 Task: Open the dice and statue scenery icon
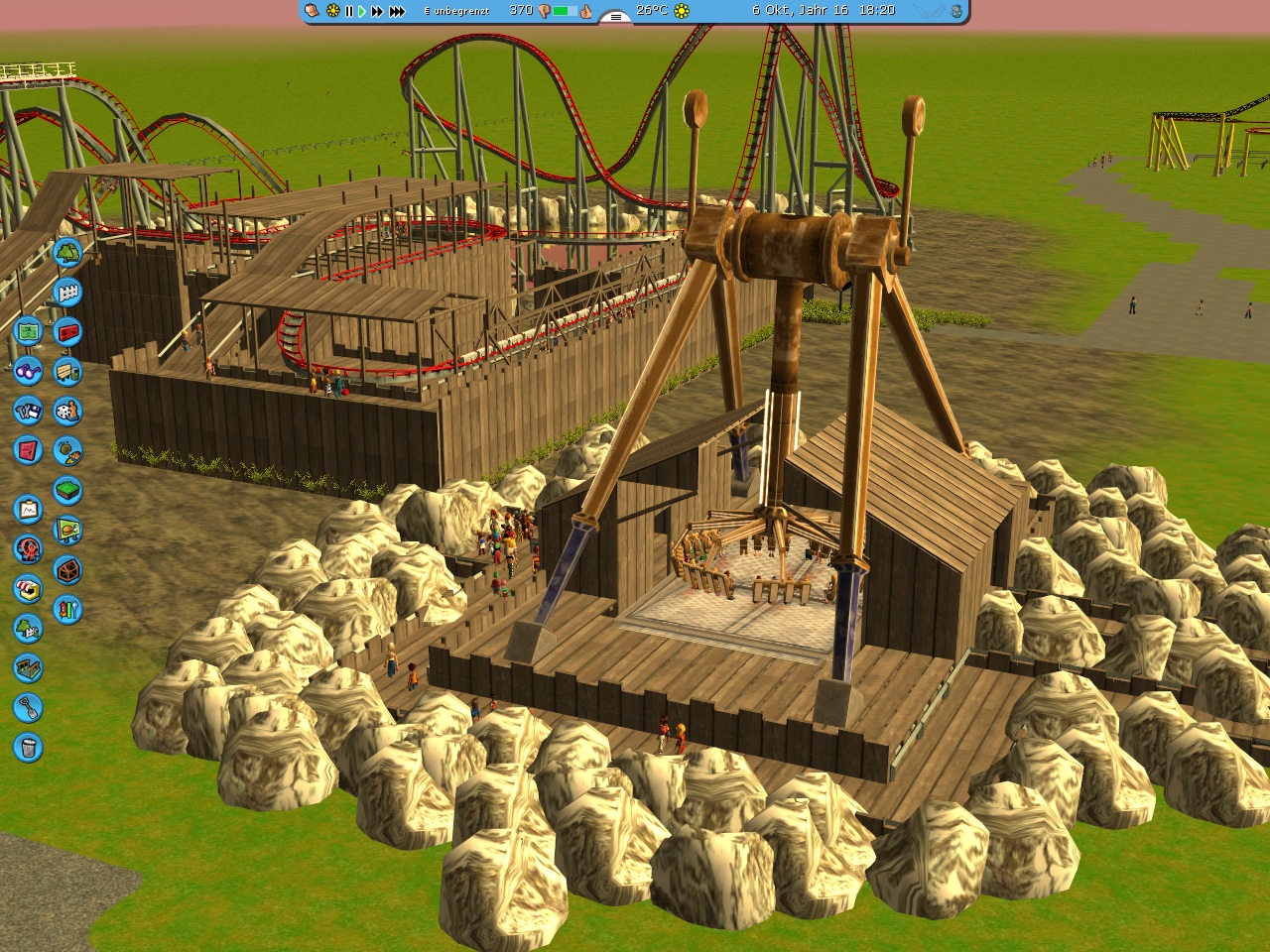[x=67, y=412]
